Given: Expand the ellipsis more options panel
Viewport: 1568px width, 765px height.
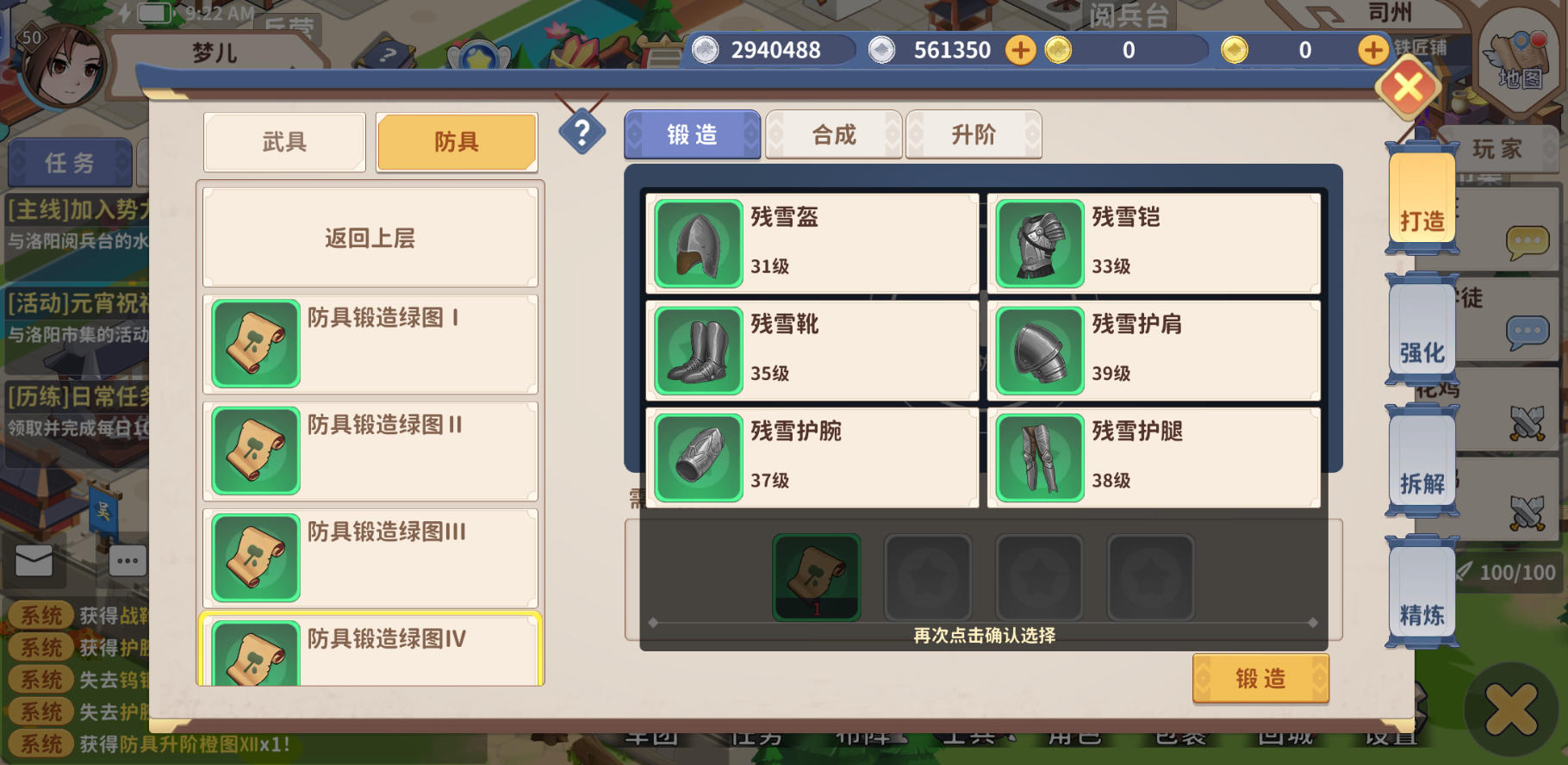Looking at the screenshot, I should [126, 560].
